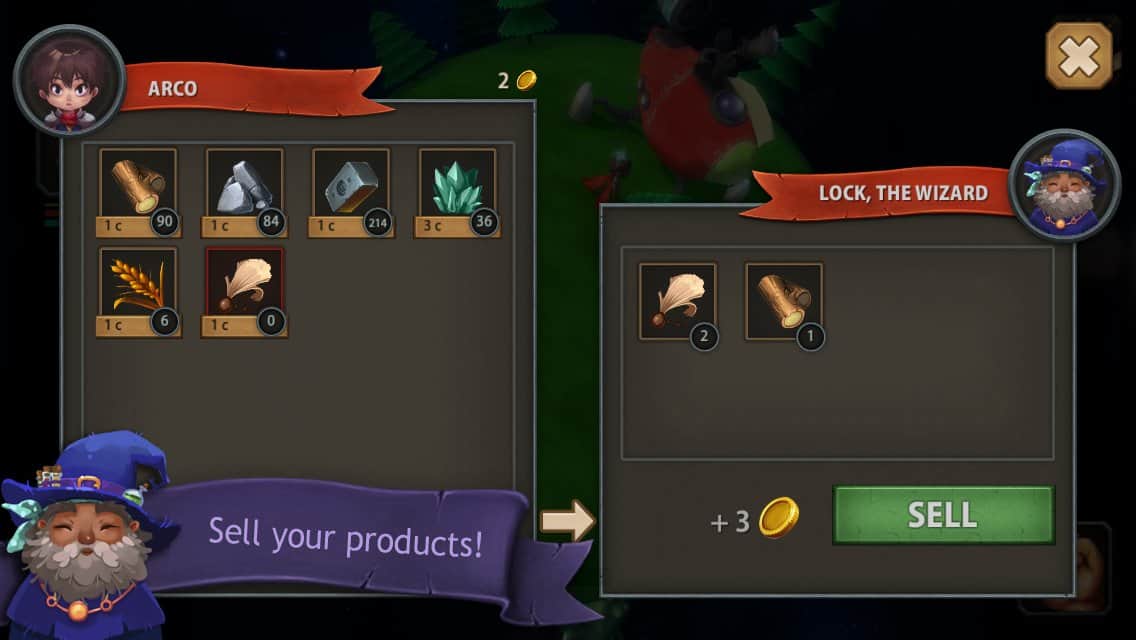Click Arco's empty feather item slot

pos(245,290)
